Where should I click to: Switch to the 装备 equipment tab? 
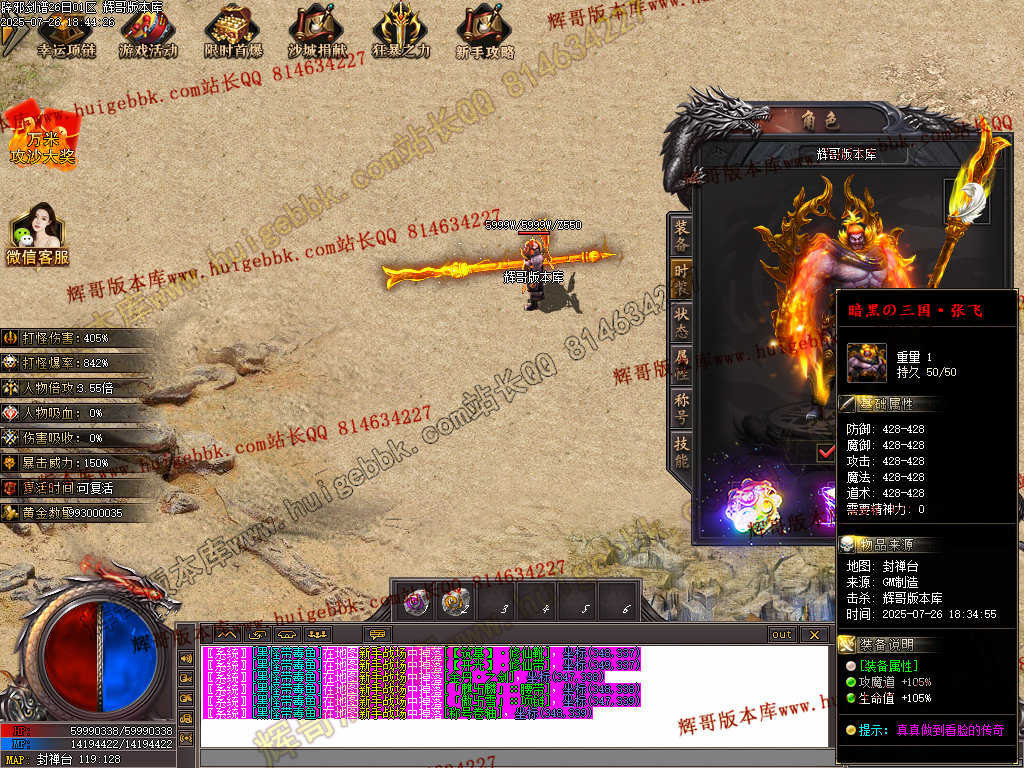tap(681, 235)
